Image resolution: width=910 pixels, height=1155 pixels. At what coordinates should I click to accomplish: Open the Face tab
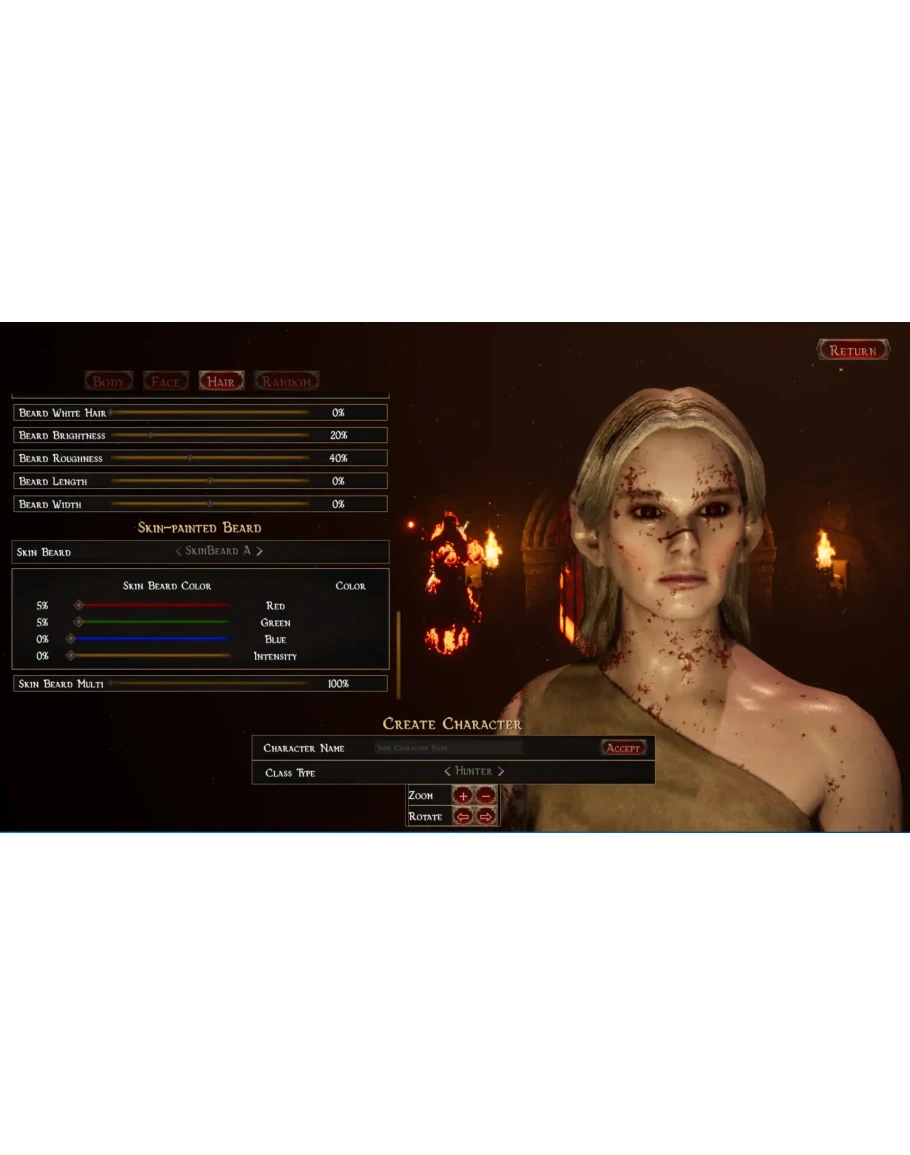pyautogui.click(x=165, y=381)
